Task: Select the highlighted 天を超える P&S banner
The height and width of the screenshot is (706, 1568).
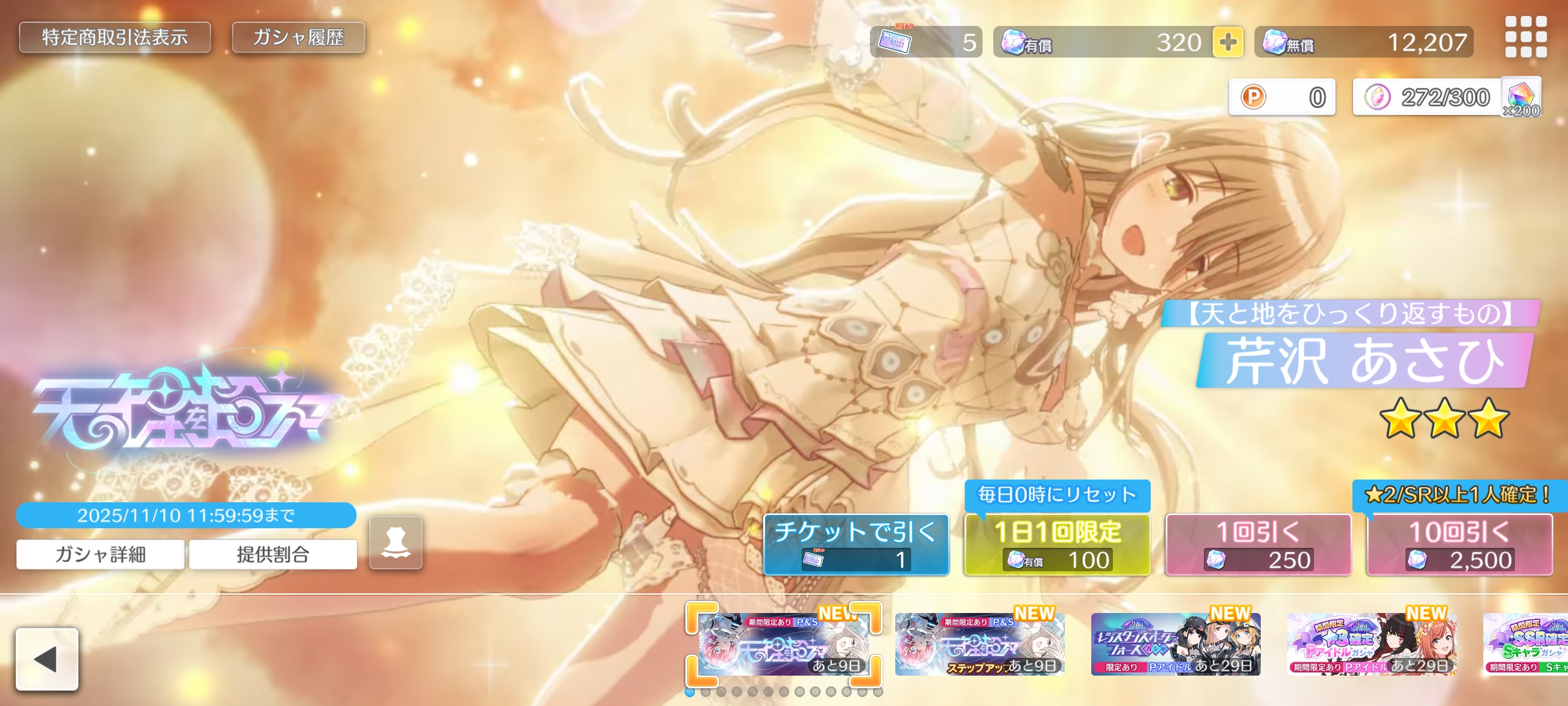Action: coord(783,644)
